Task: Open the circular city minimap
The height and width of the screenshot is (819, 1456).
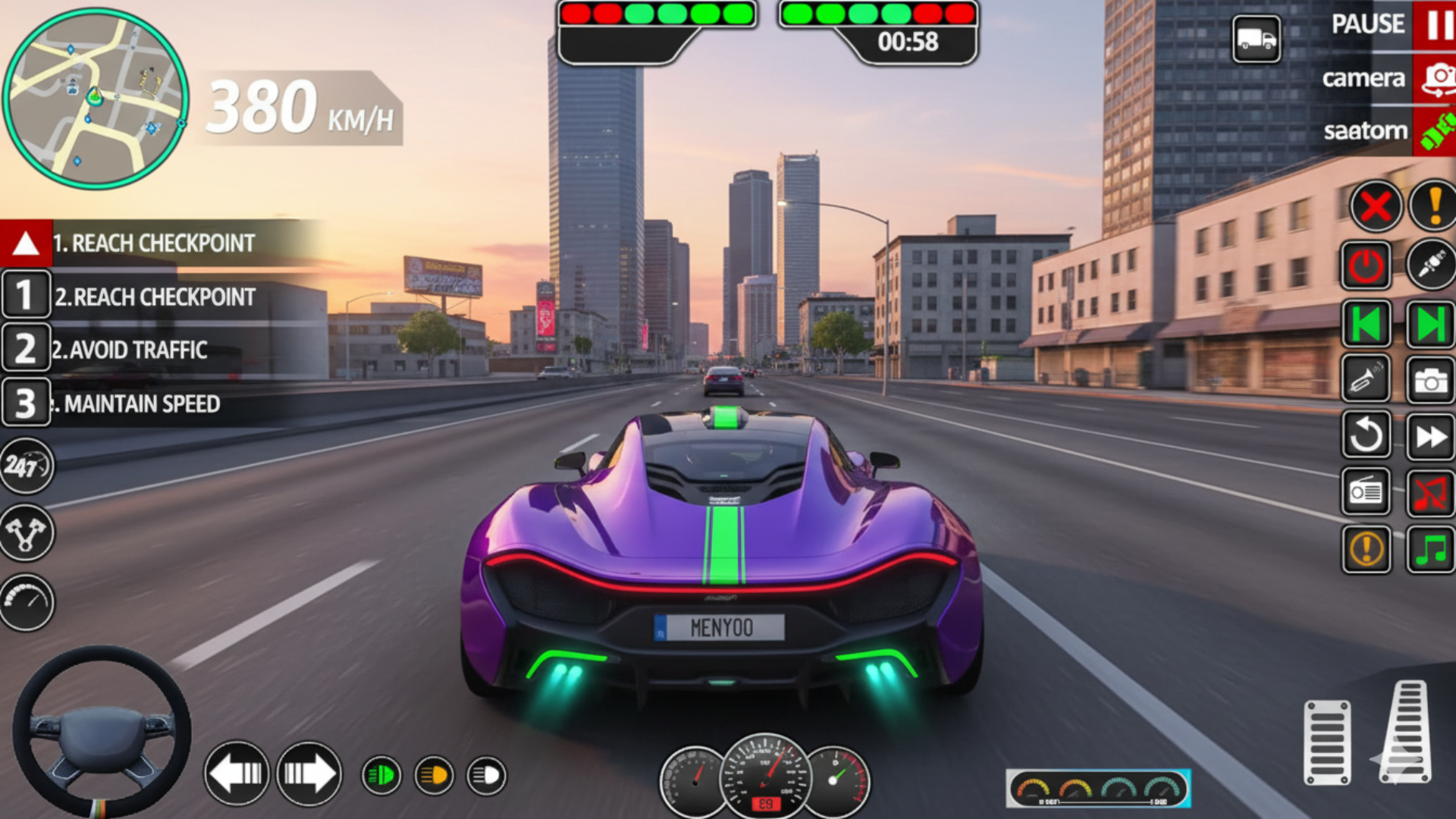Action: [x=95, y=99]
